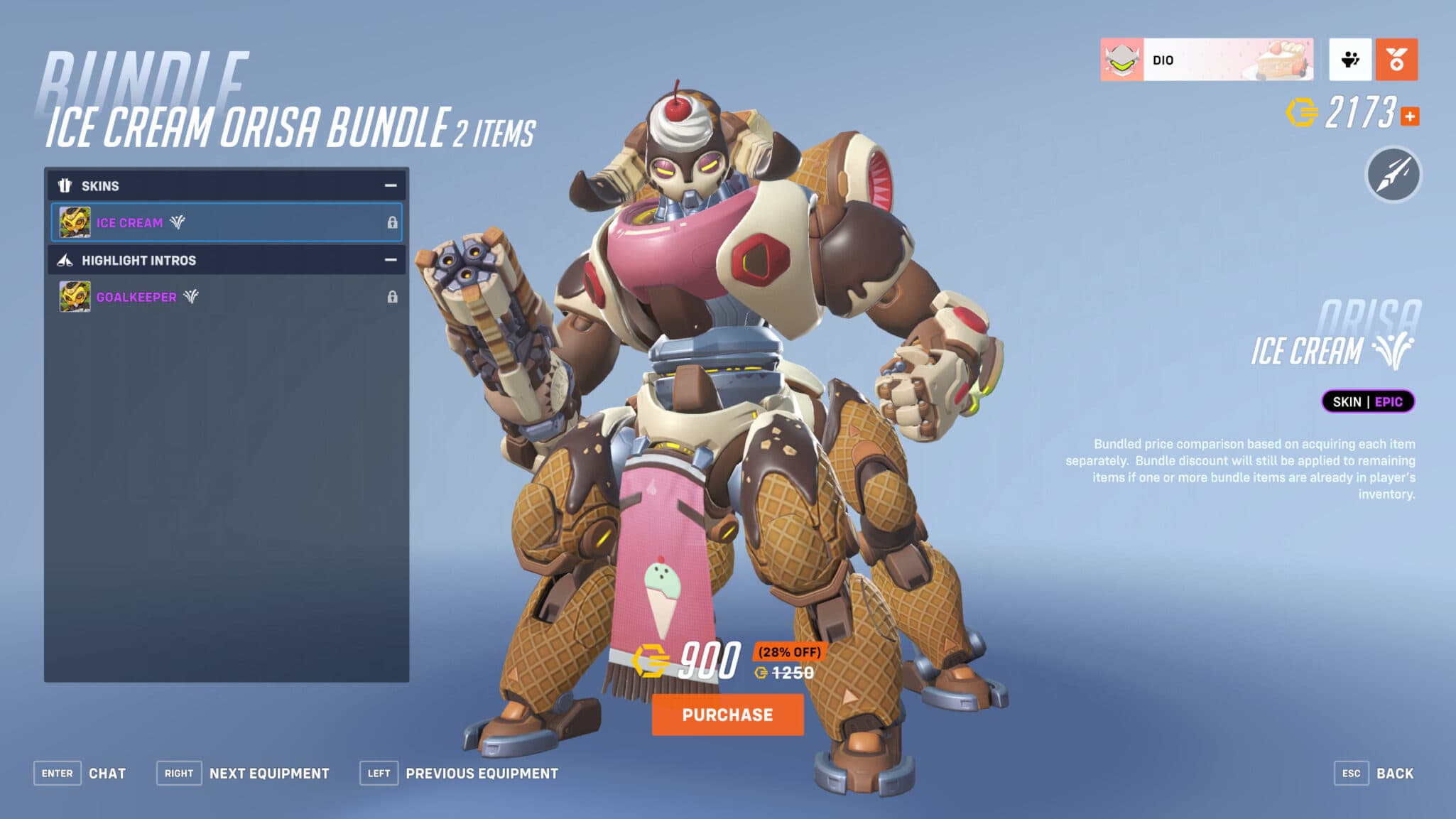The image size is (1456, 819).
Task: Select the Ice Cream skin entry
Action: coord(226,222)
